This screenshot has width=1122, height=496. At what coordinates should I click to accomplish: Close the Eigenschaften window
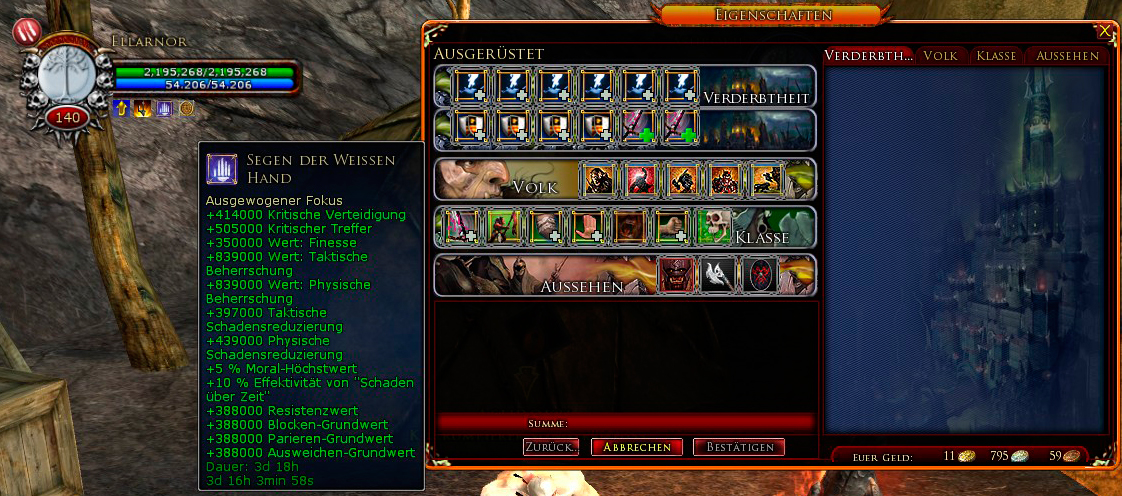point(1103,31)
